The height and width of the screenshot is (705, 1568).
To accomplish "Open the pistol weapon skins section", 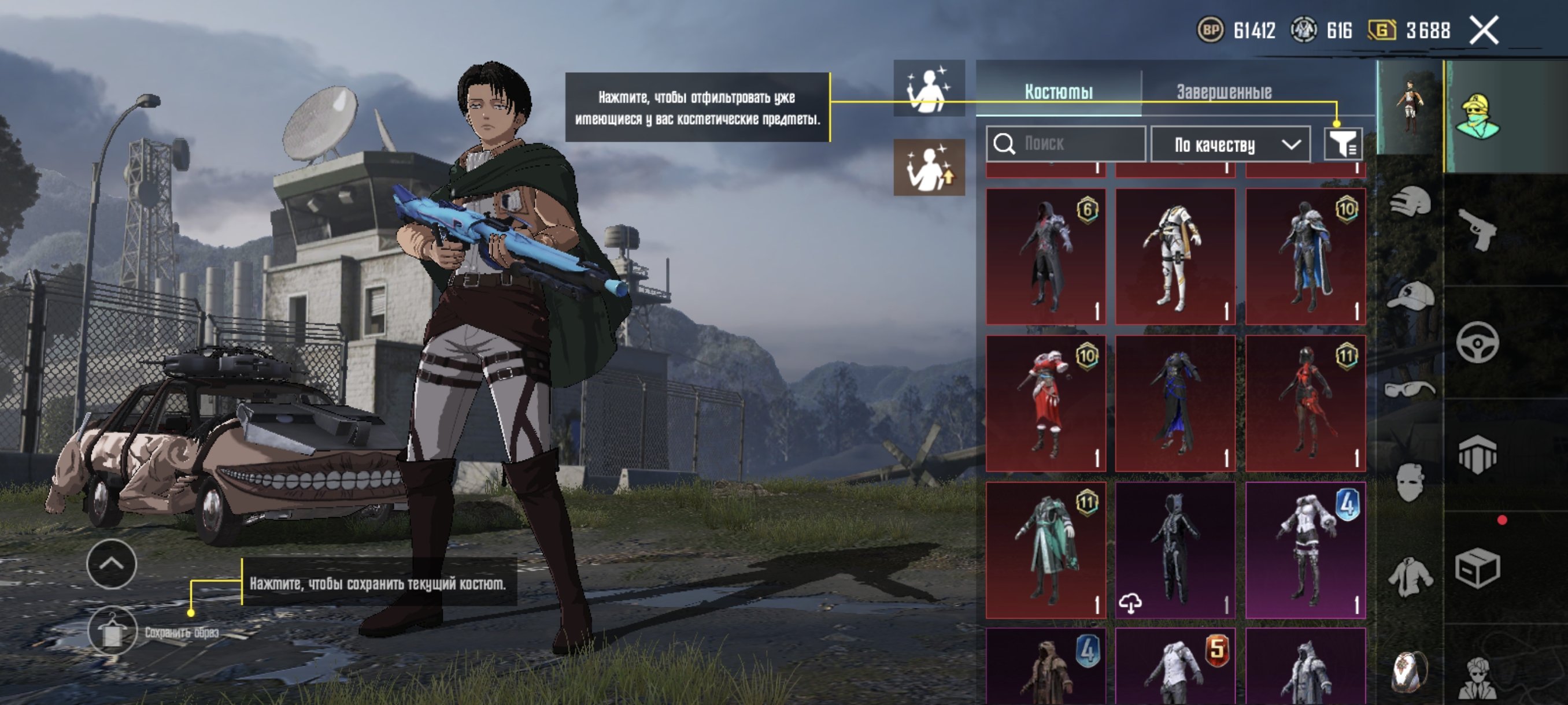I will pos(1477,229).
